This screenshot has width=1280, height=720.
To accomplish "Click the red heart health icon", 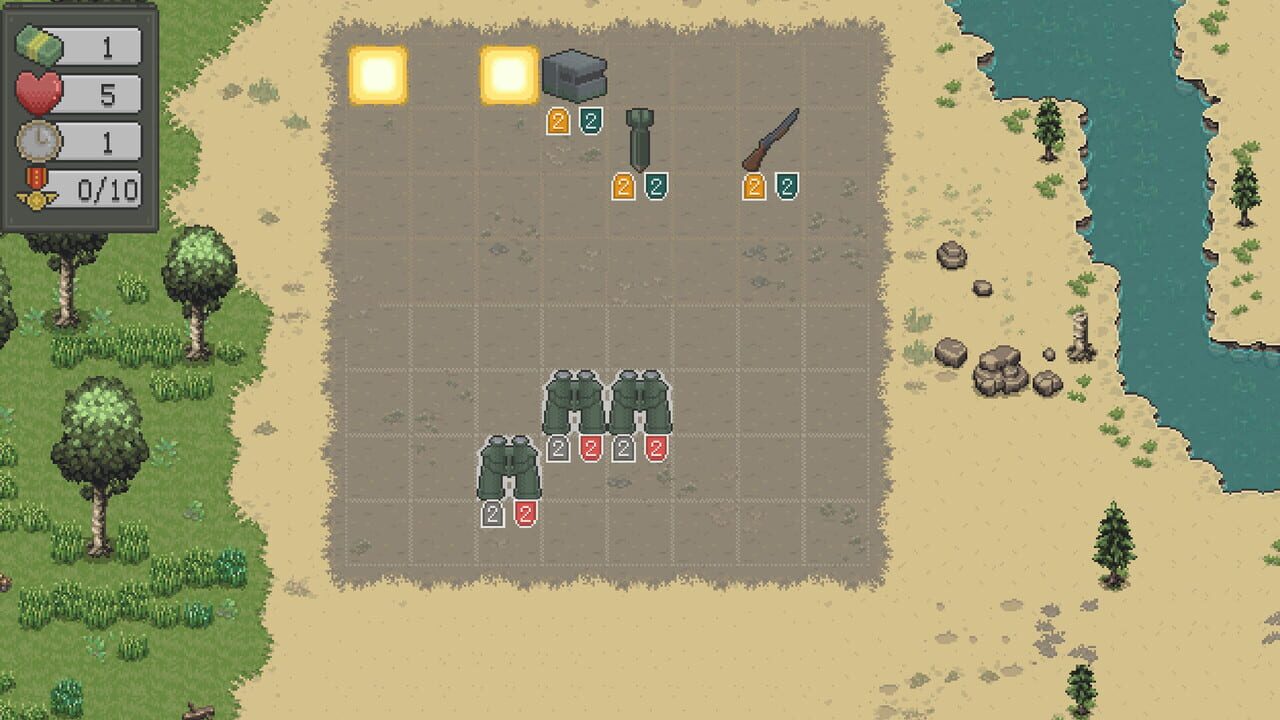I will (38, 90).
